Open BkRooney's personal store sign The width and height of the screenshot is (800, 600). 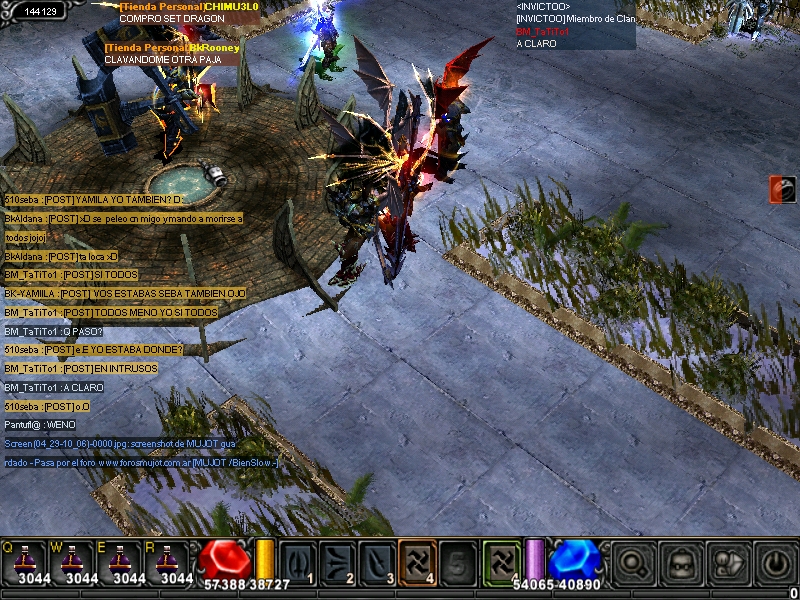[x=172, y=53]
